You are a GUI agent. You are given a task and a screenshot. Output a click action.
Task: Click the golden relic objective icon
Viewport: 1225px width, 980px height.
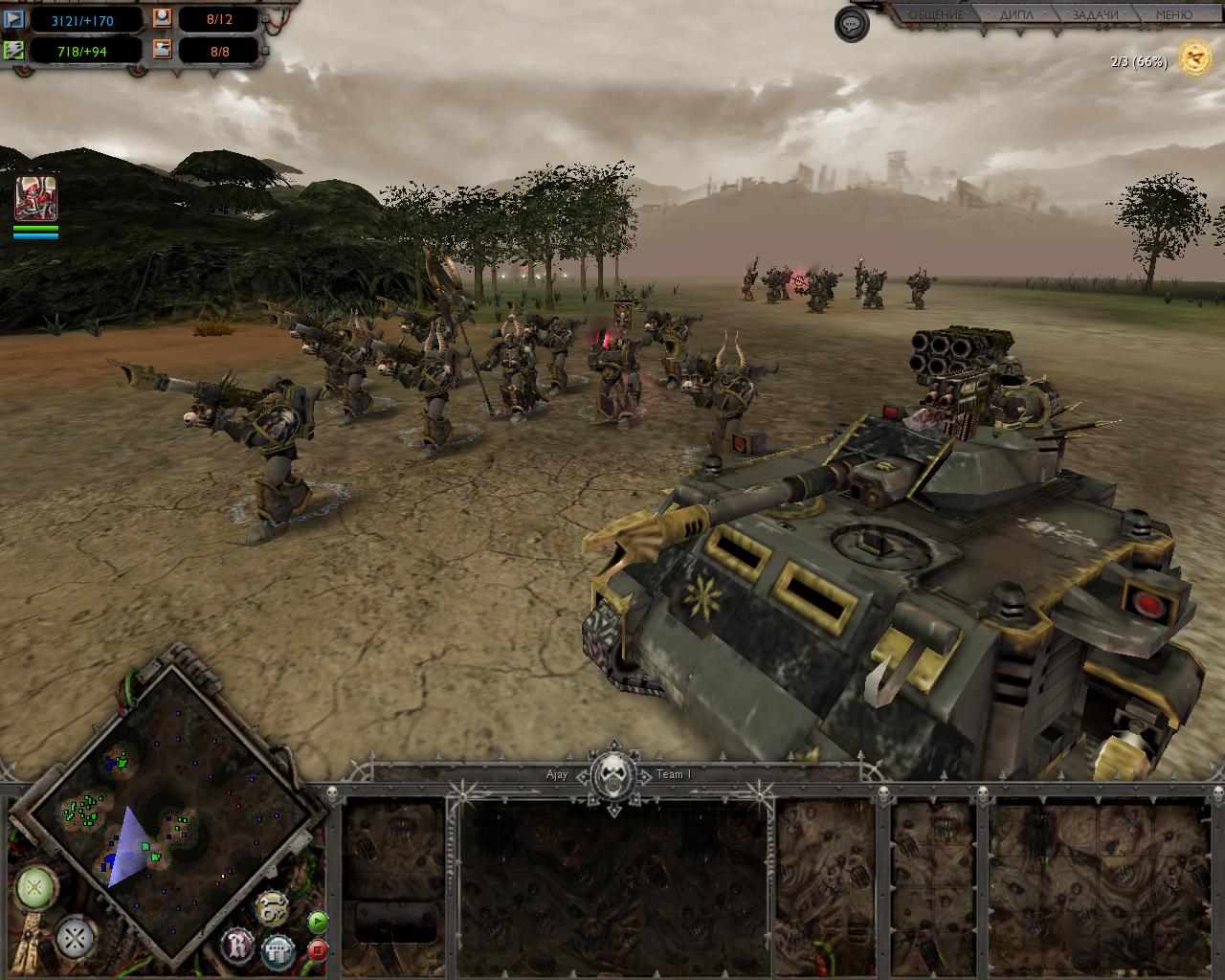pos(1194,58)
